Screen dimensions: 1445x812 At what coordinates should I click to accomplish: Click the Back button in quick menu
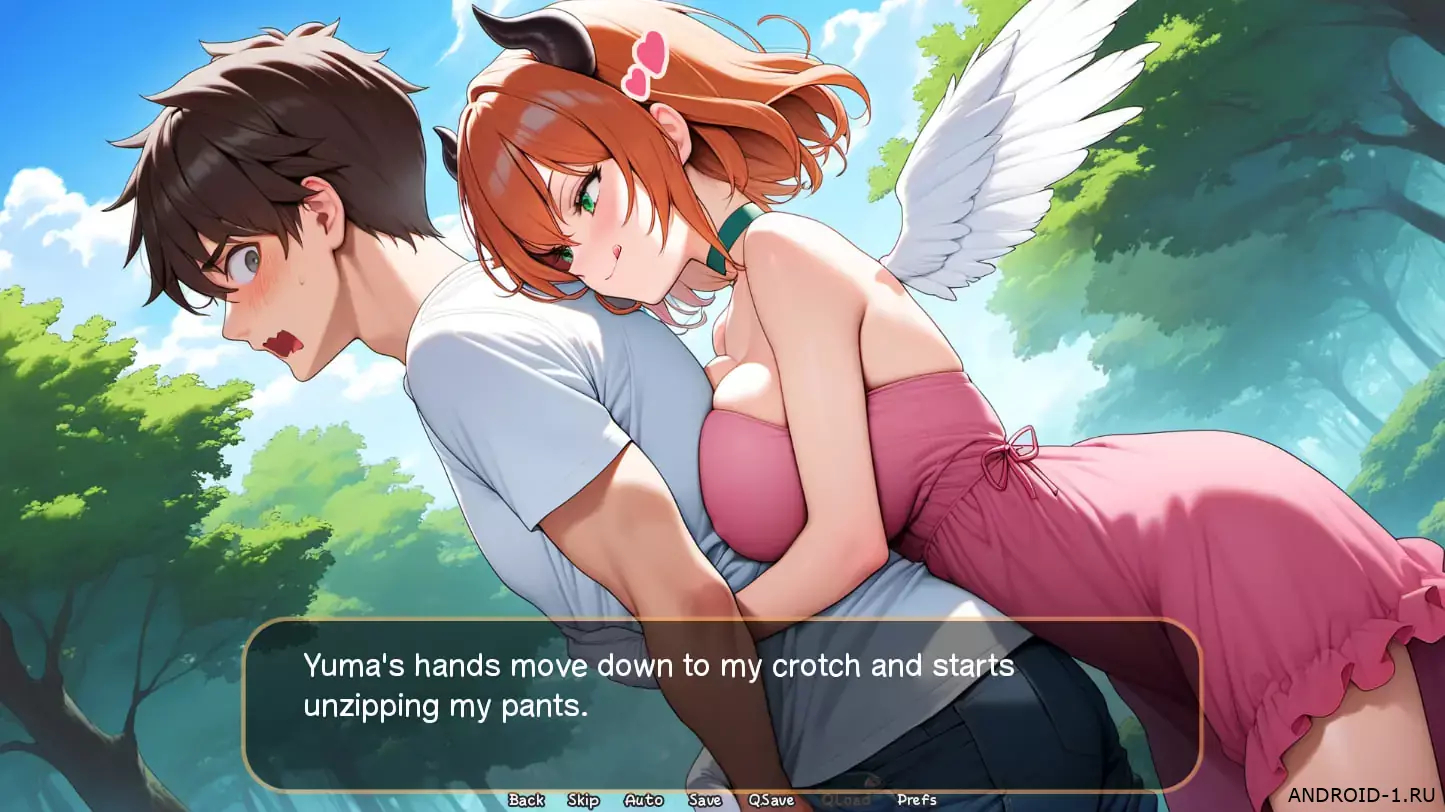526,800
